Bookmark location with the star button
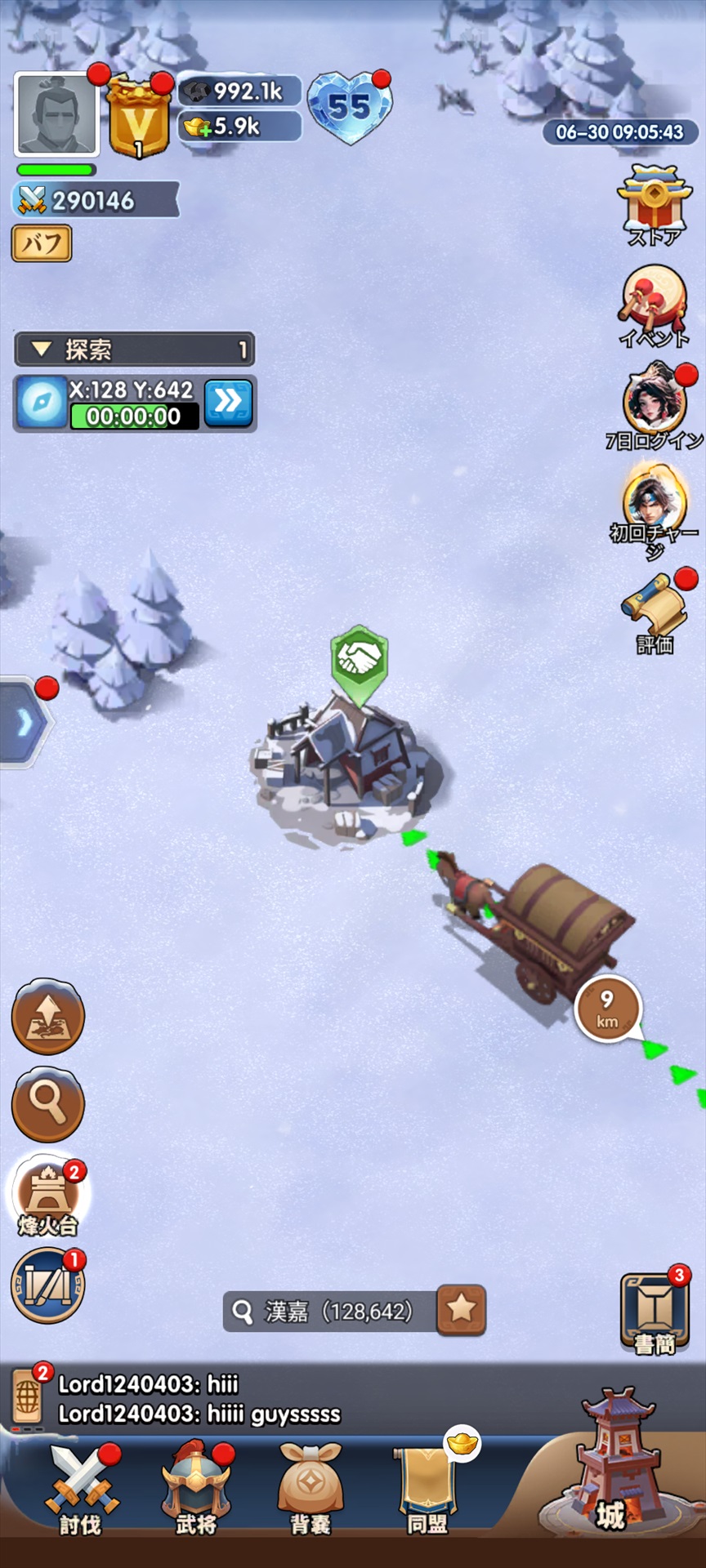The width and height of the screenshot is (706, 1568). coord(462,1310)
